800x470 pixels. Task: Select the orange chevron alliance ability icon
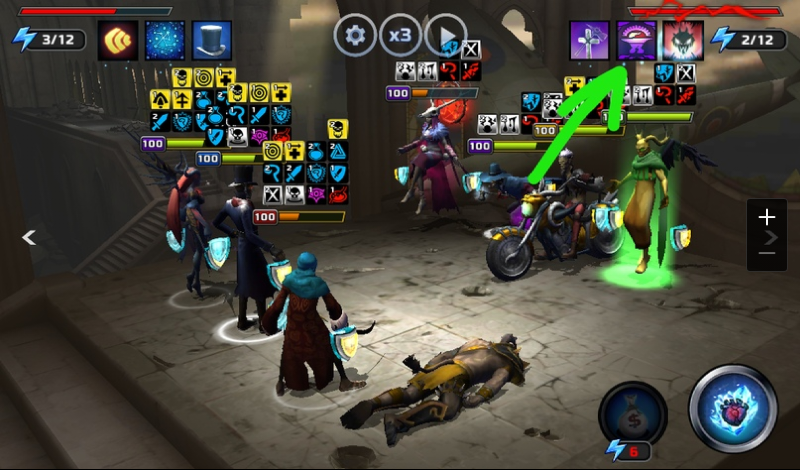(118, 40)
